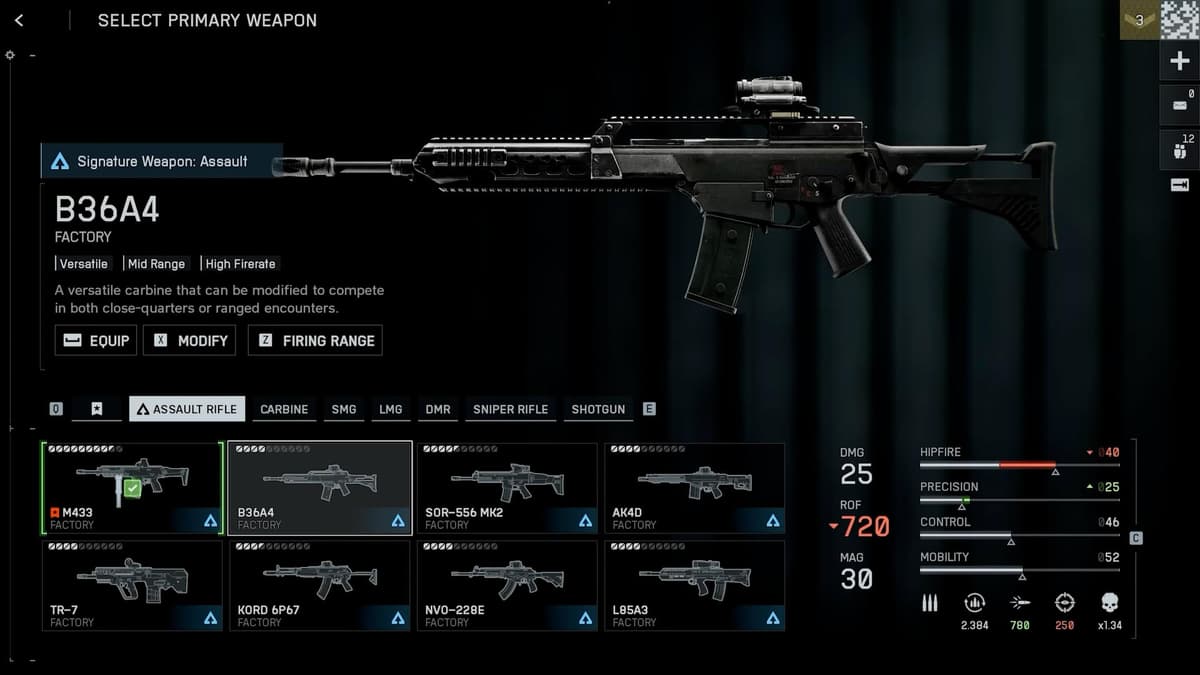
Task: Show the DMR weapon category
Action: pos(438,409)
